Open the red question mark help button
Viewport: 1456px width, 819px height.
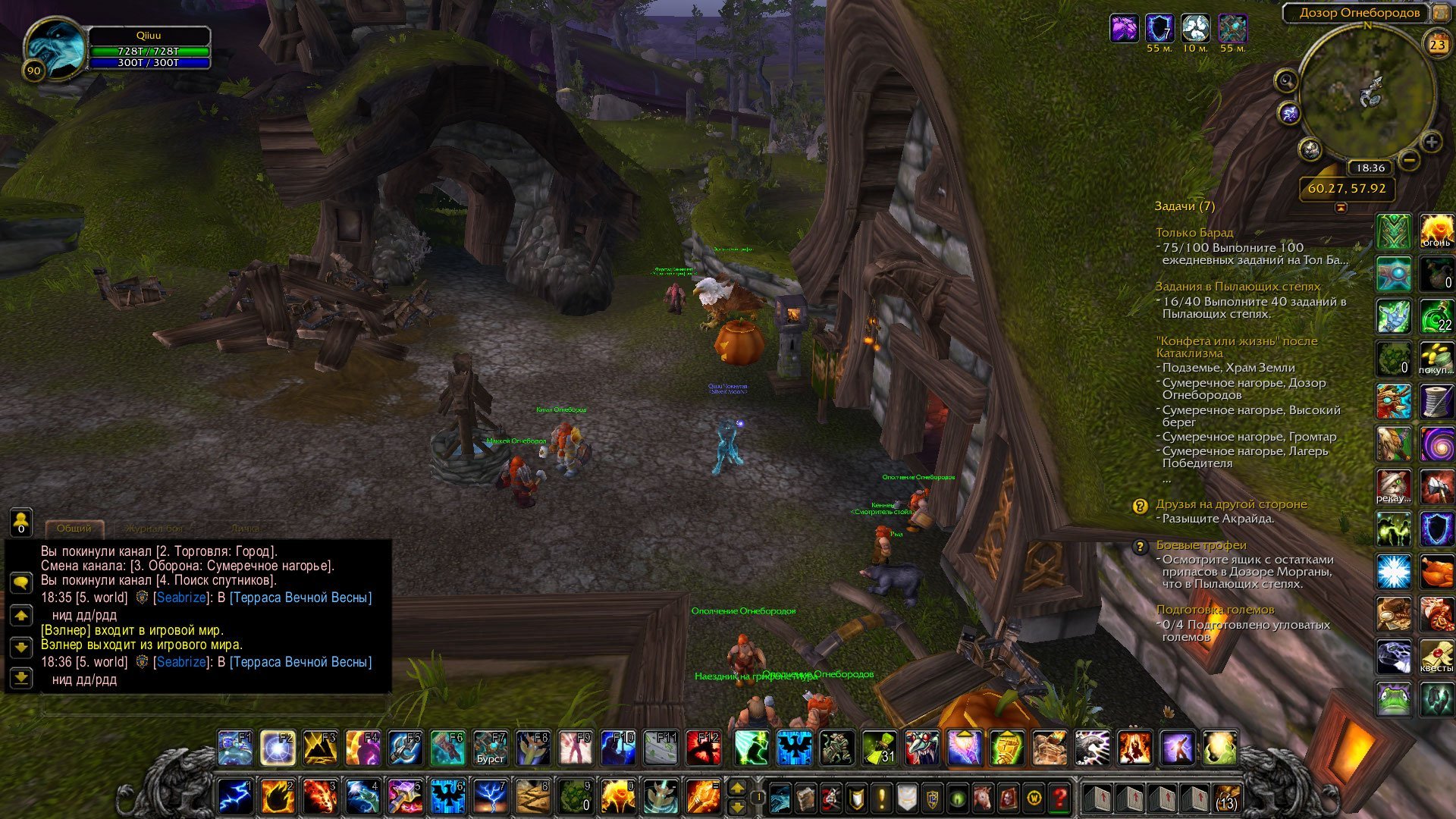[1059, 798]
